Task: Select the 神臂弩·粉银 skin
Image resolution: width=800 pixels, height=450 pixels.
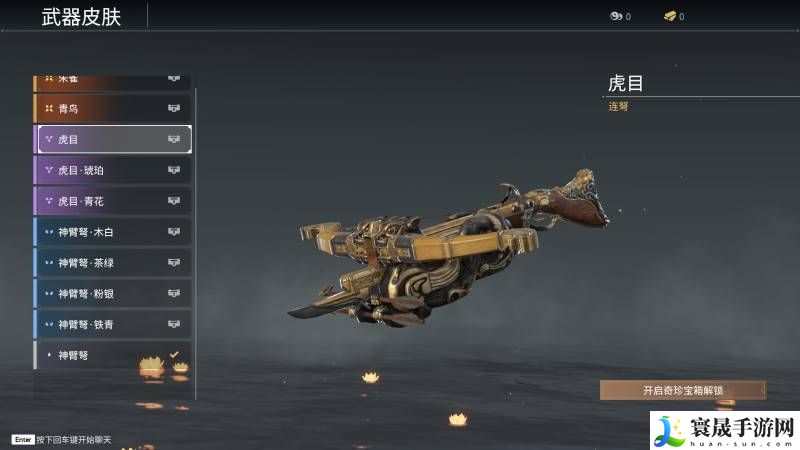Action: 112,294
